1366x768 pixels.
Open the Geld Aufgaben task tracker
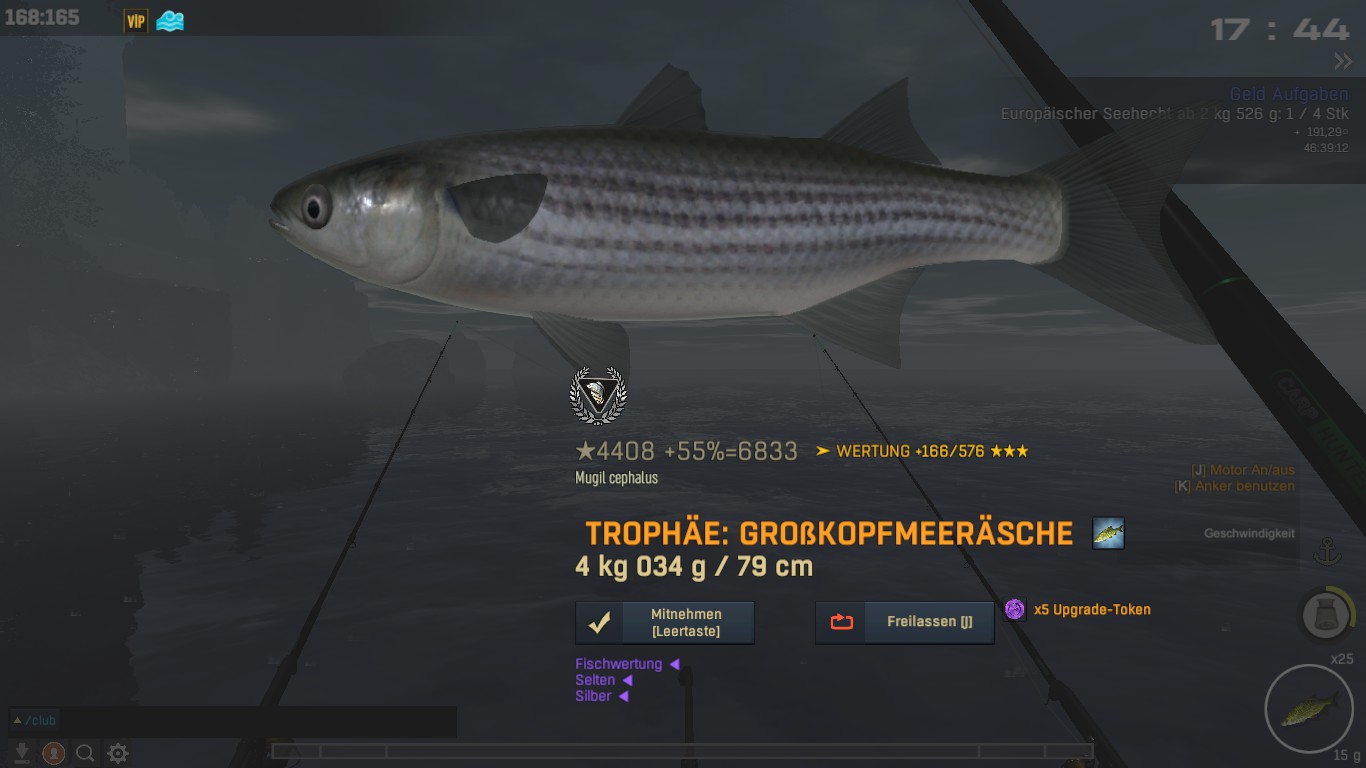tap(1288, 95)
